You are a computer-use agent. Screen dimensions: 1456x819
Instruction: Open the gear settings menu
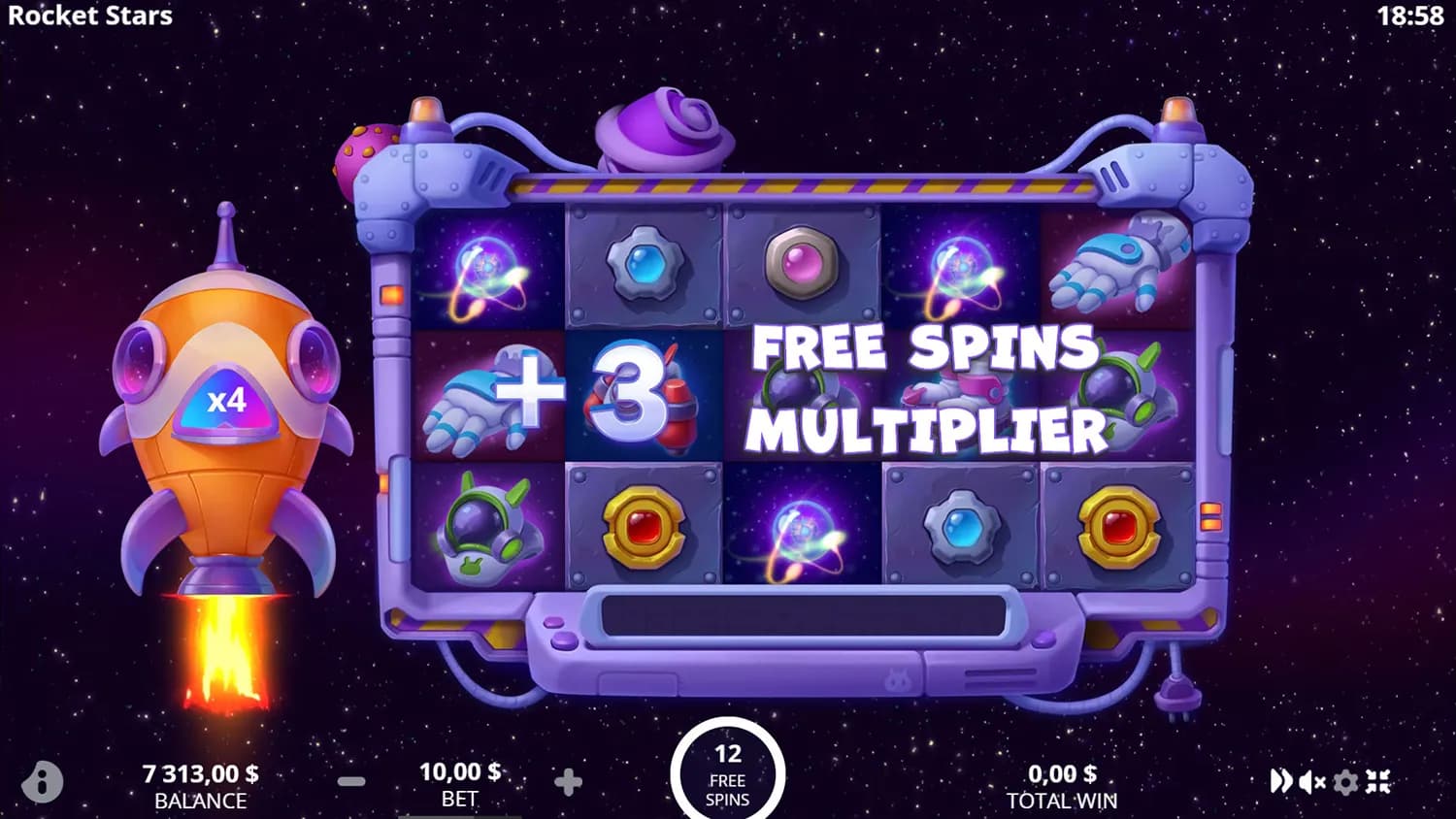click(1345, 781)
